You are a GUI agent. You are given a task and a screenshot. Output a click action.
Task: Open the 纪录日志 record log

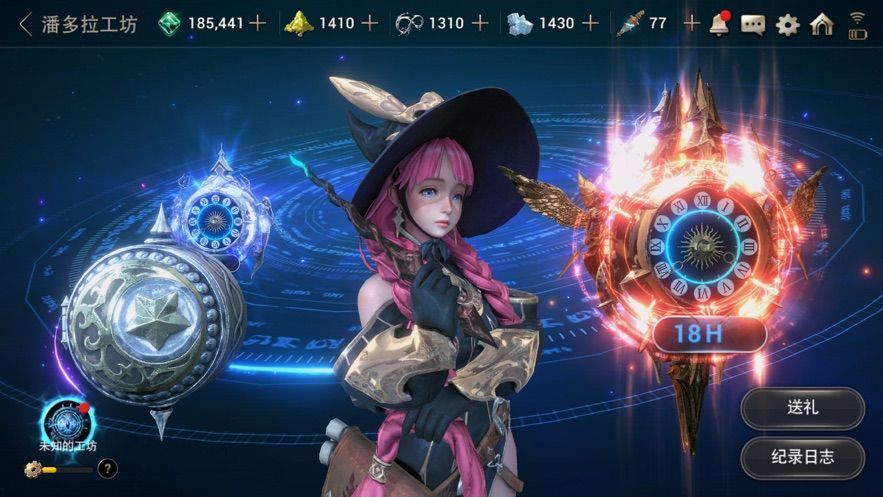click(802, 457)
